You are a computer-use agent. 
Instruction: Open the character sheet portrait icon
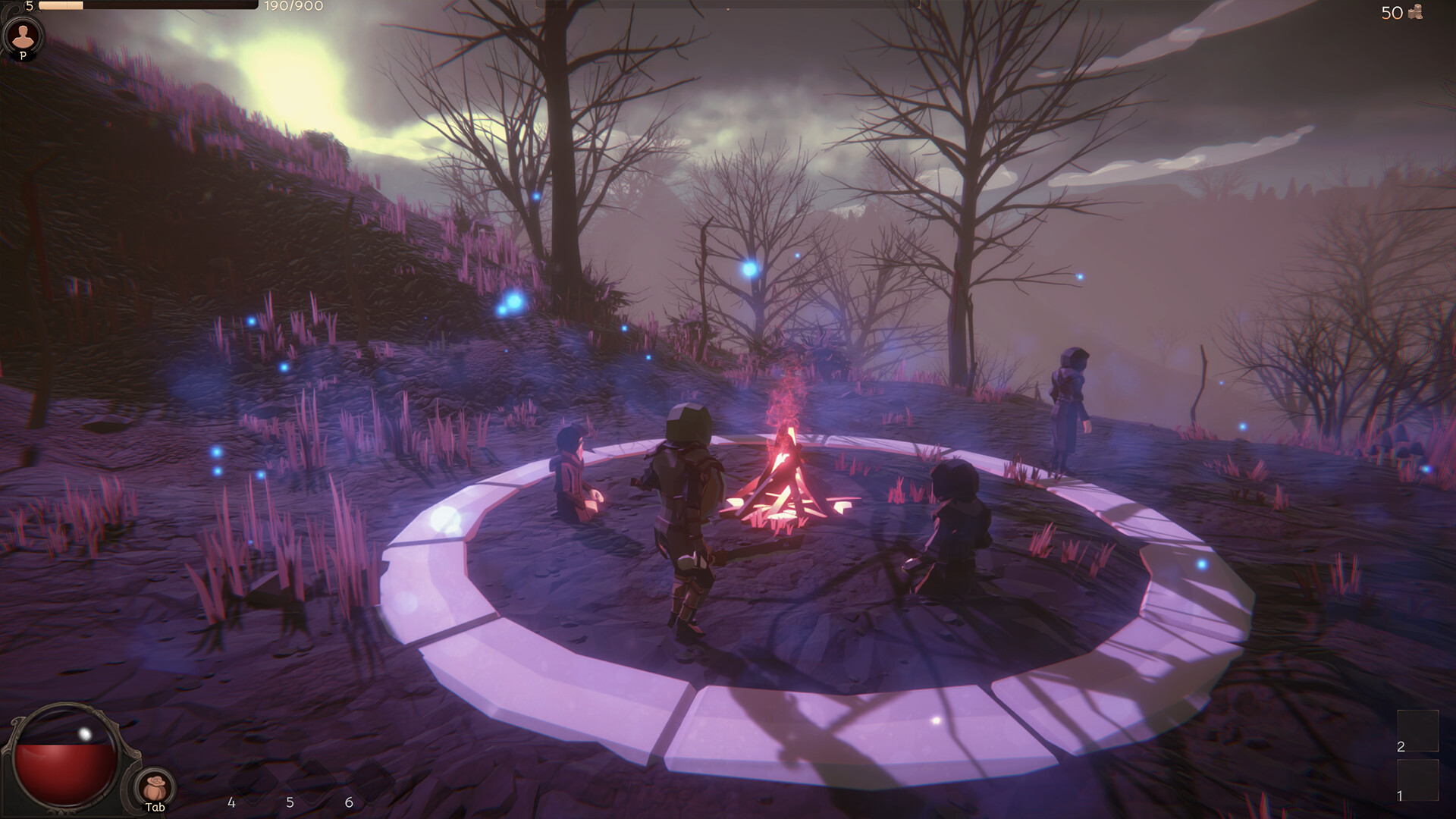coord(24,36)
